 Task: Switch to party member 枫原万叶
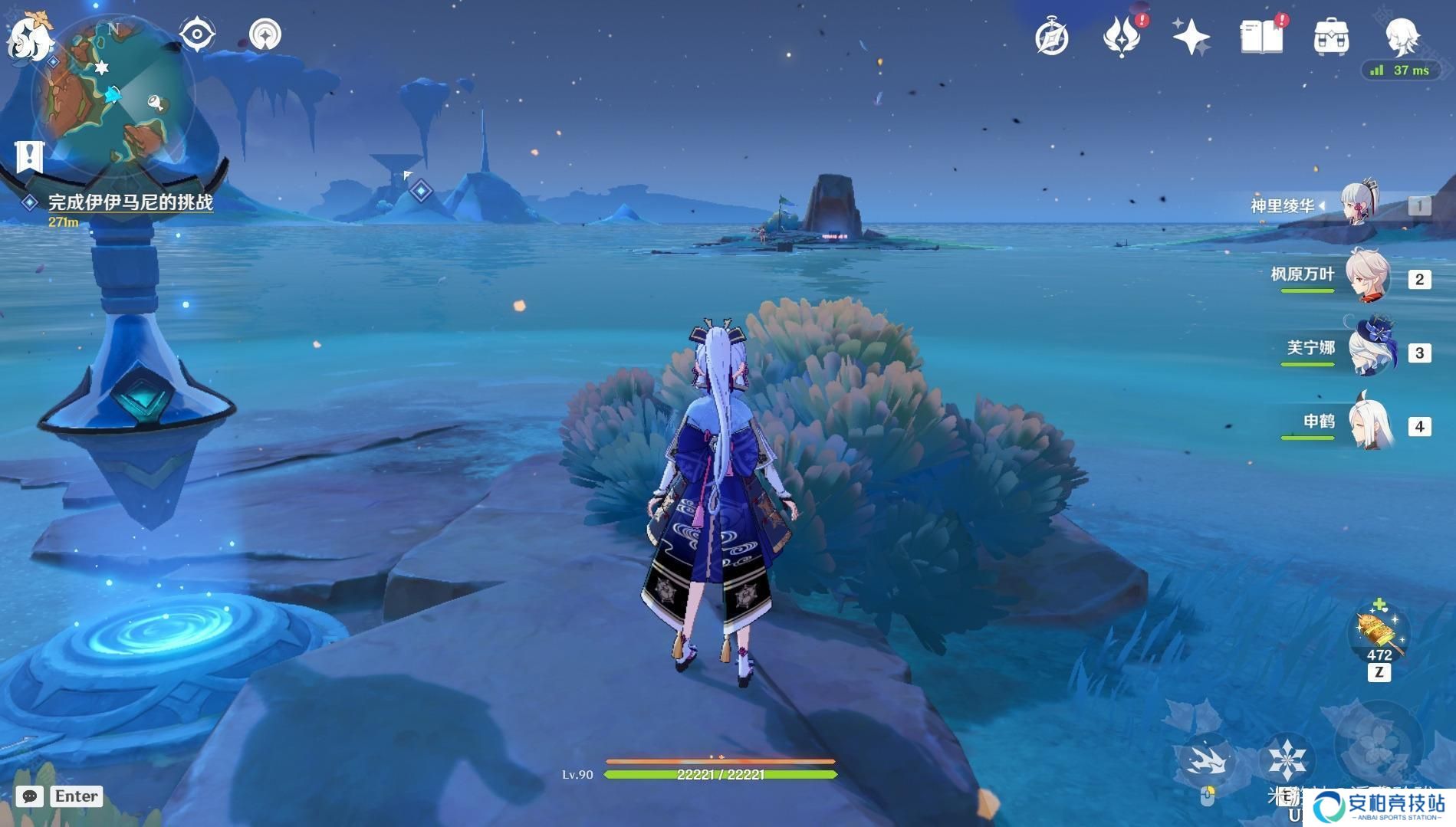(1367, 276)
